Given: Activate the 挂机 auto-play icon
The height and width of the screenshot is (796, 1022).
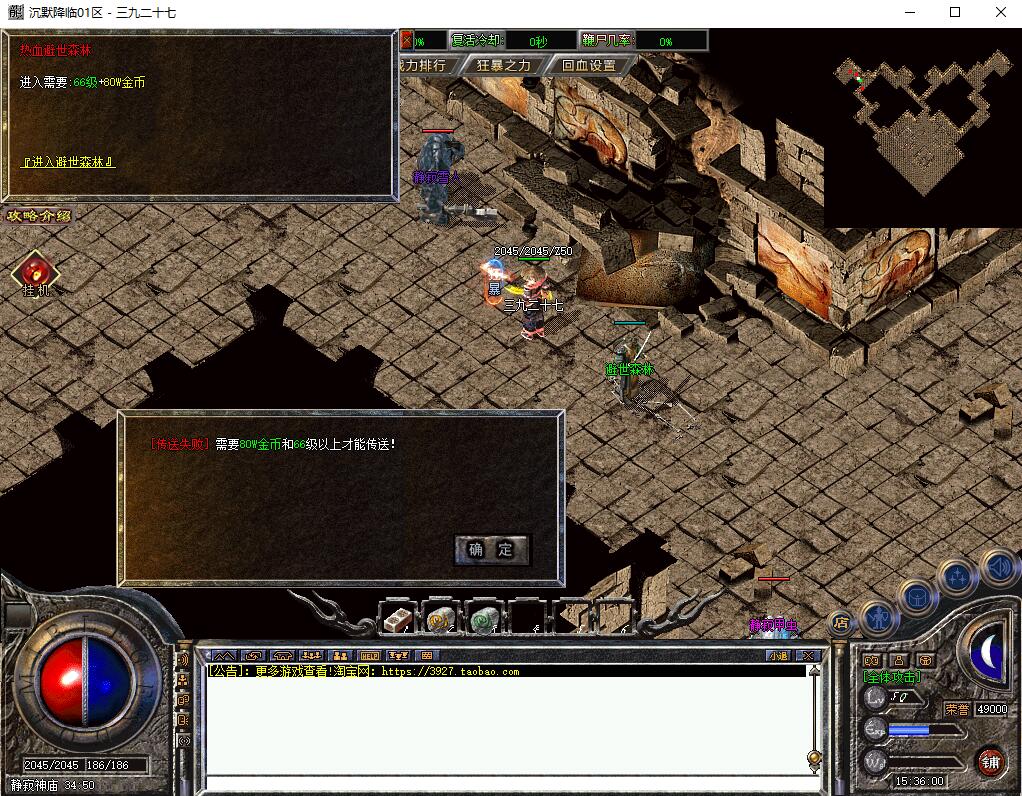Looking at the screenshot, I should coord(35,272).
